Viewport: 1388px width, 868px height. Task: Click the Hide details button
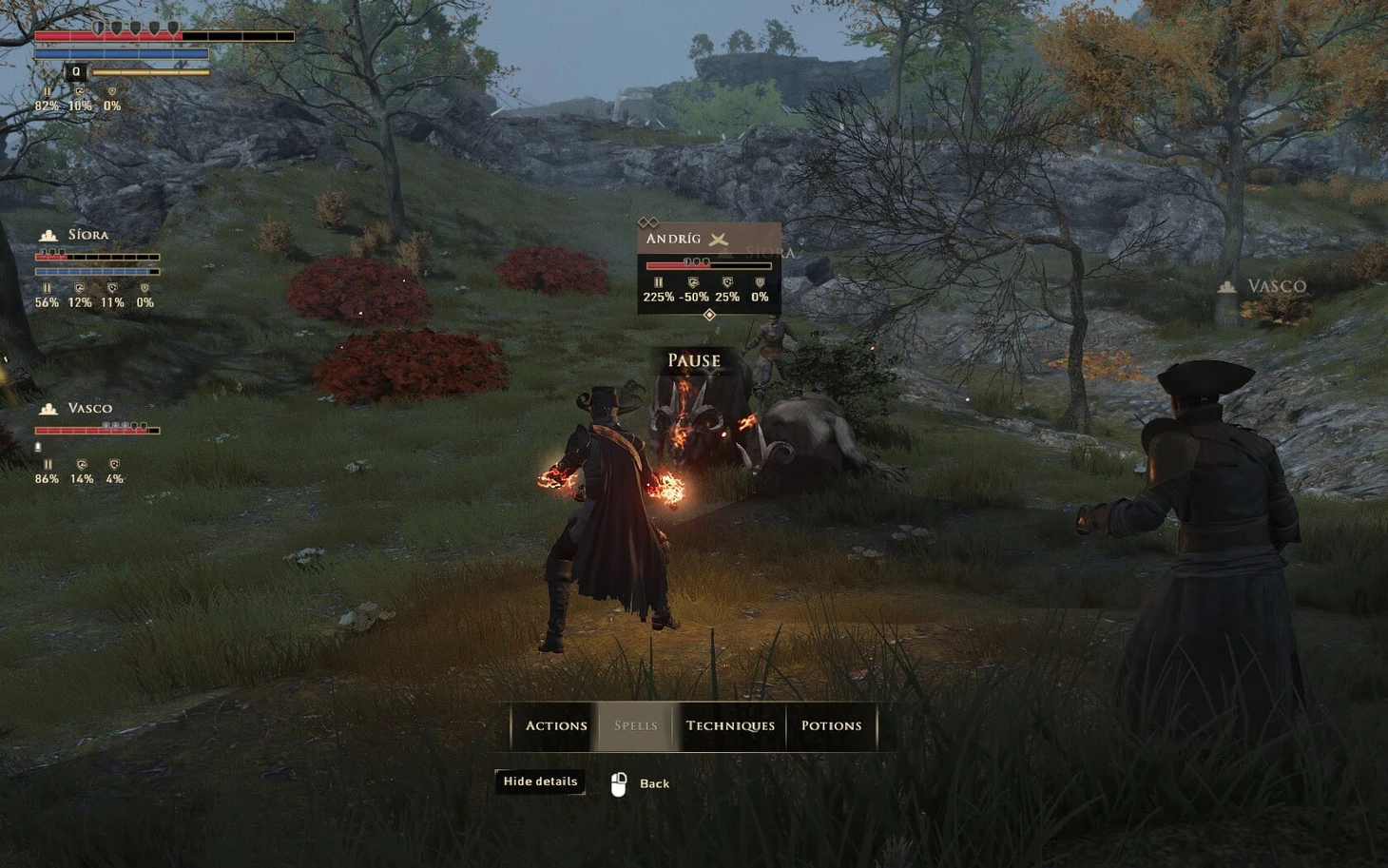click(x=540, y=781)
